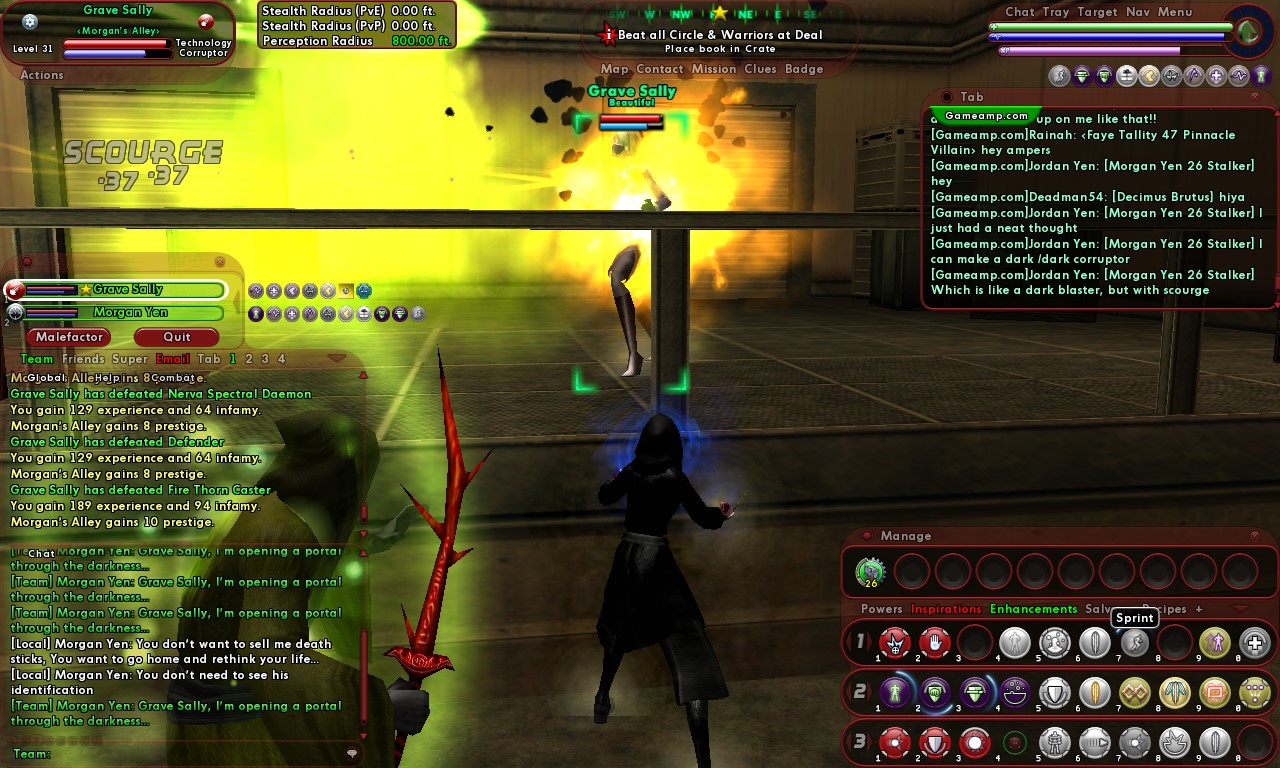Open the Badge window
Screen dimensions: 1280x768
point(804,69)
